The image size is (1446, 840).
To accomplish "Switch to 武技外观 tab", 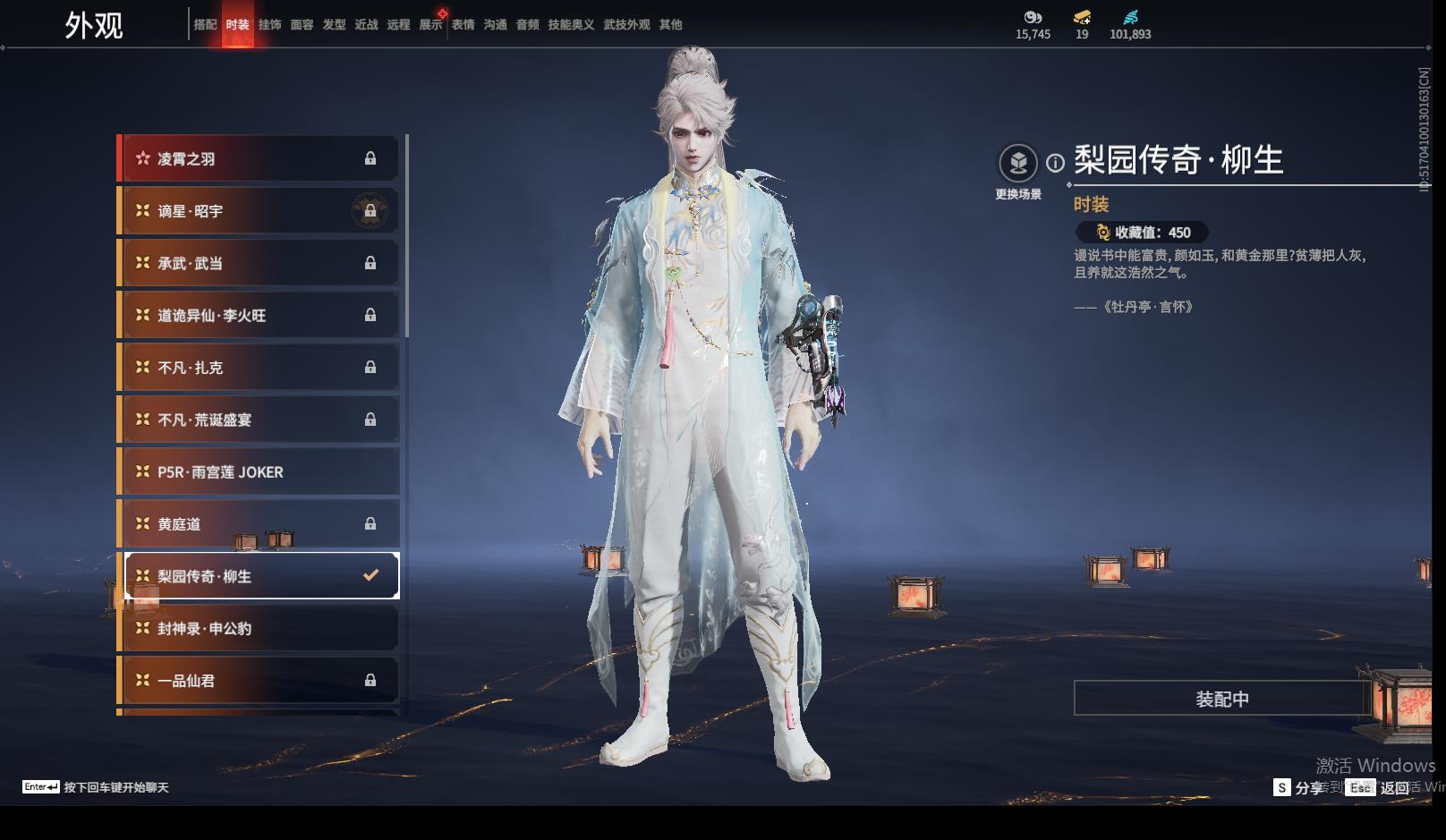I will [x=626, y=25].
